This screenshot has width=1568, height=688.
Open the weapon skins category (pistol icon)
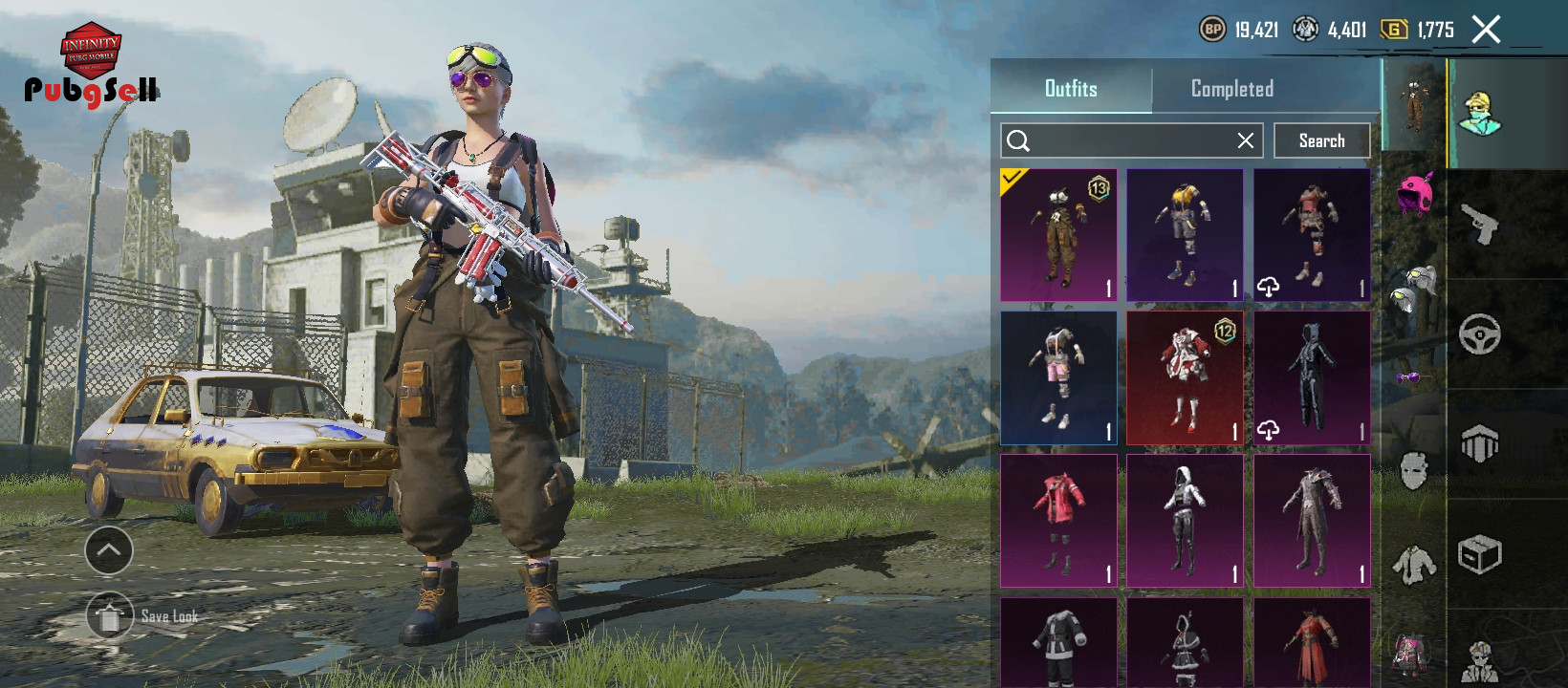(1479, 225)
